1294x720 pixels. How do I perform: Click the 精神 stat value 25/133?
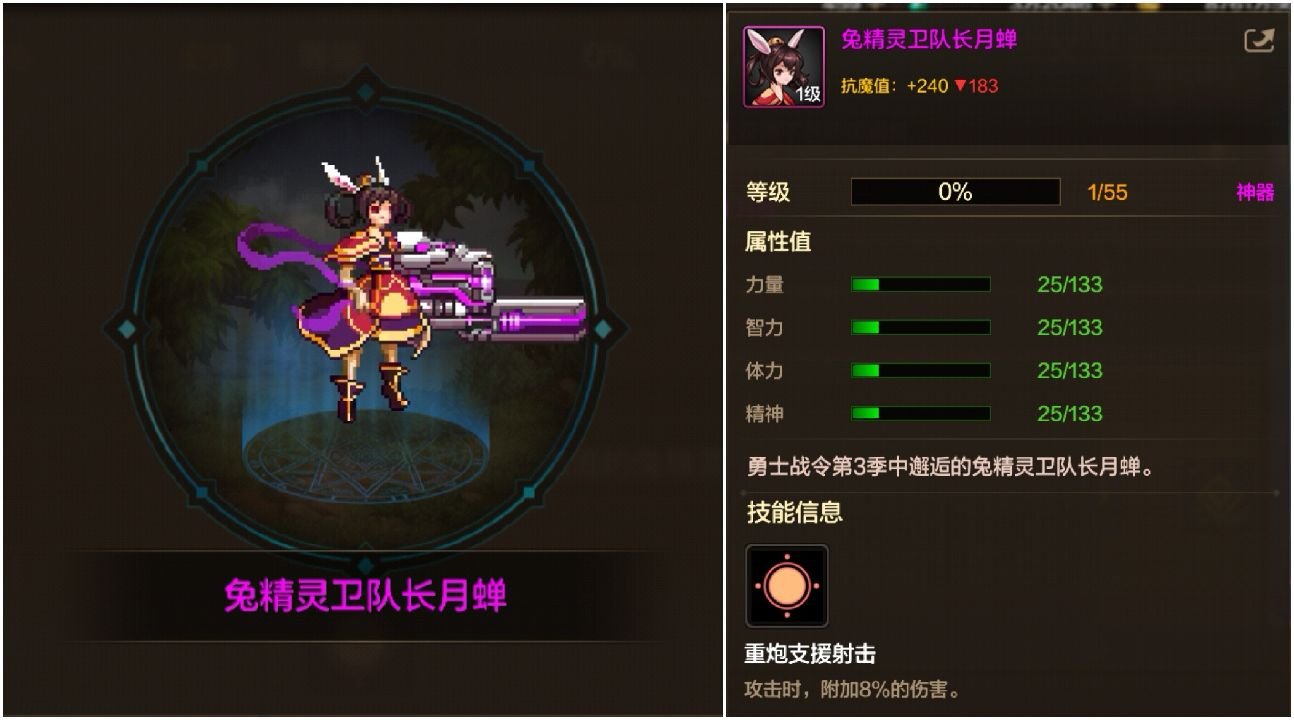pos(1068,413)
